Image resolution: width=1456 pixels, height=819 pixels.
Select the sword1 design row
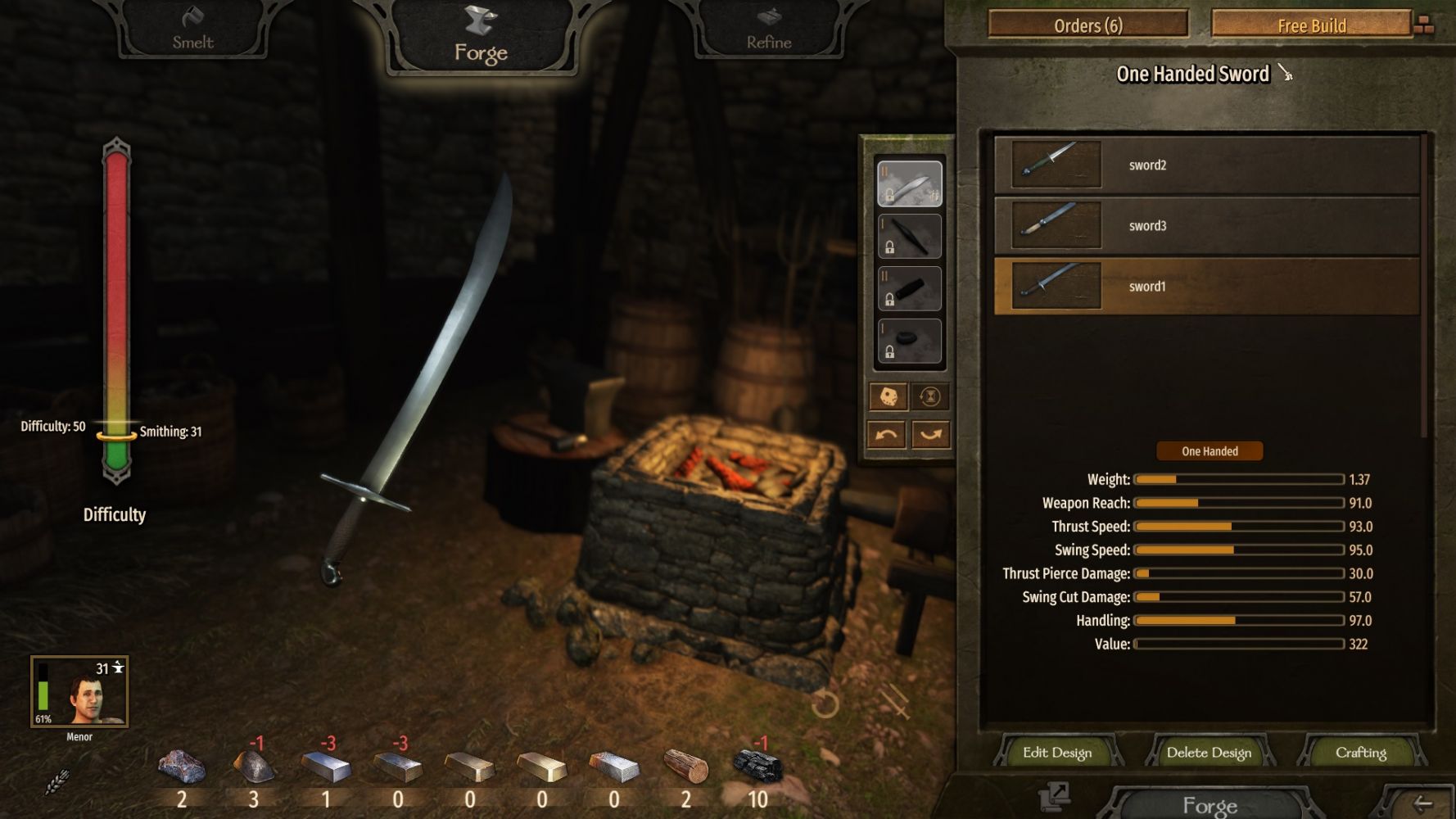click(x=1206, y=287)
